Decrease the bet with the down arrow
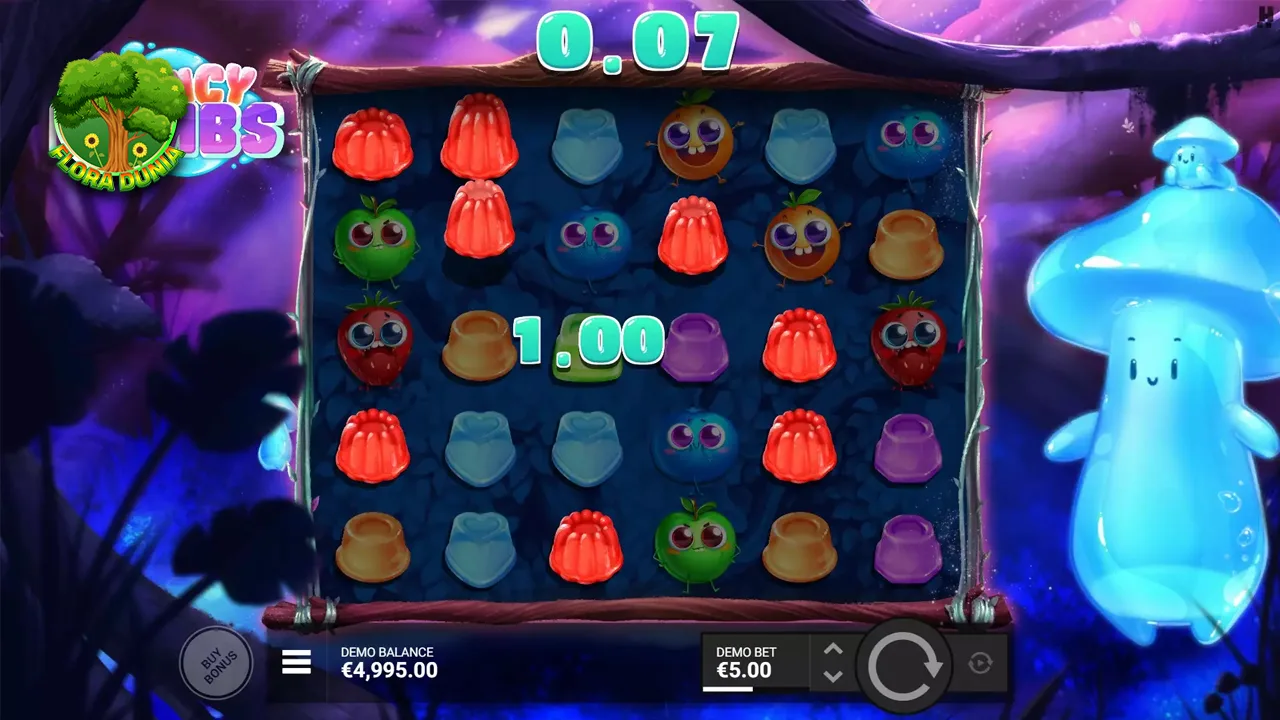The image size is (1280, 720). pos(832,674)
